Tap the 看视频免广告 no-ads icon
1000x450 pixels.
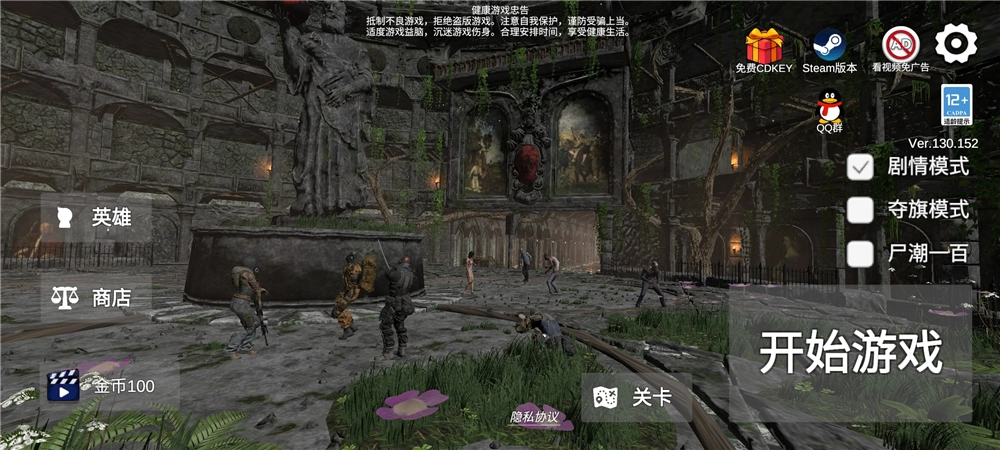900,46
